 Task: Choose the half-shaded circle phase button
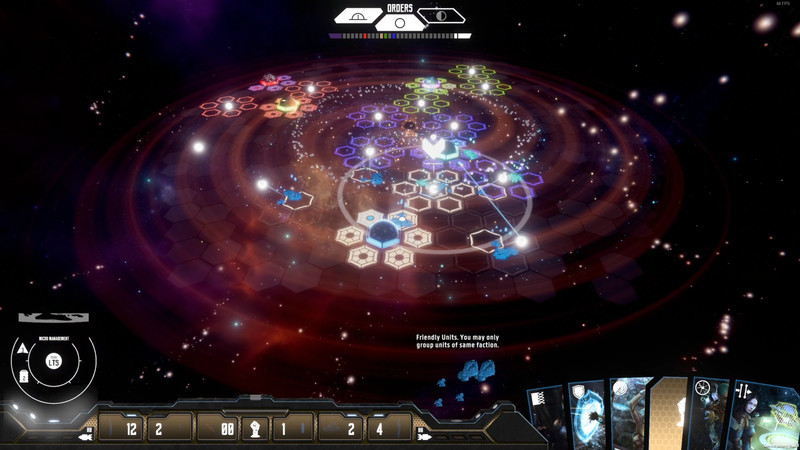pos(441,16)
